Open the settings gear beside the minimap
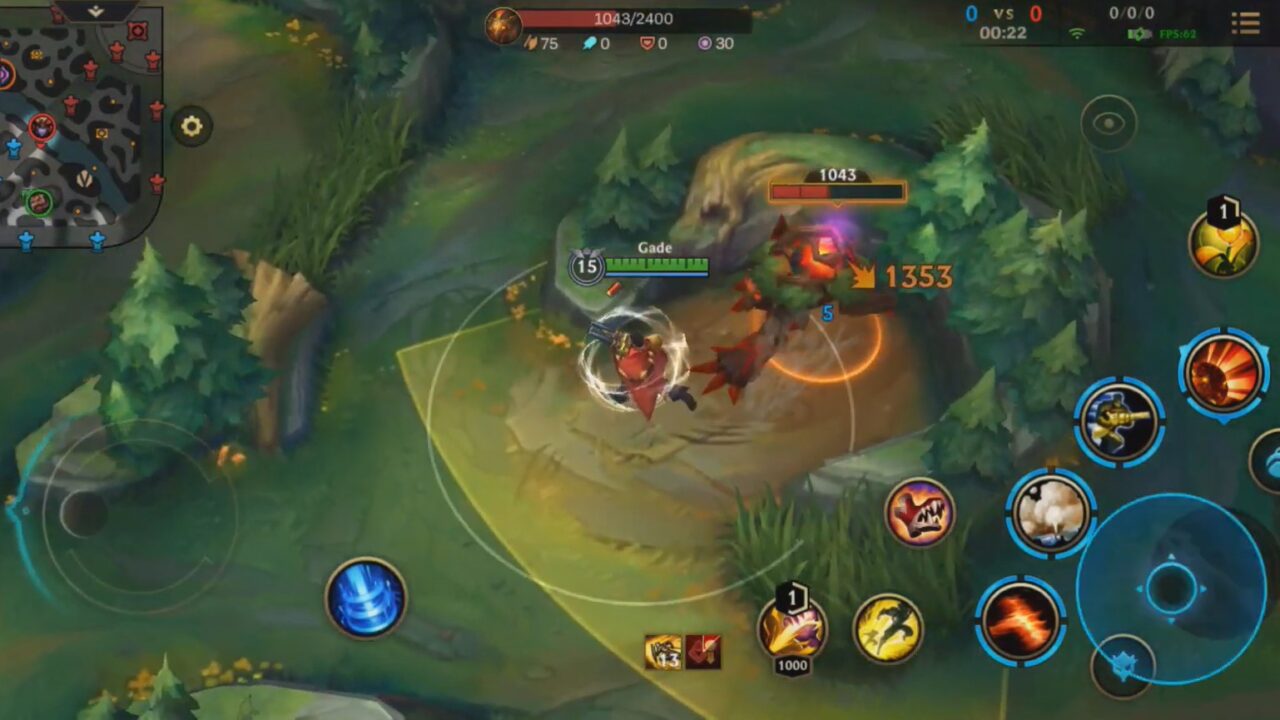The image size is (1280, 720). pos(192,127)
